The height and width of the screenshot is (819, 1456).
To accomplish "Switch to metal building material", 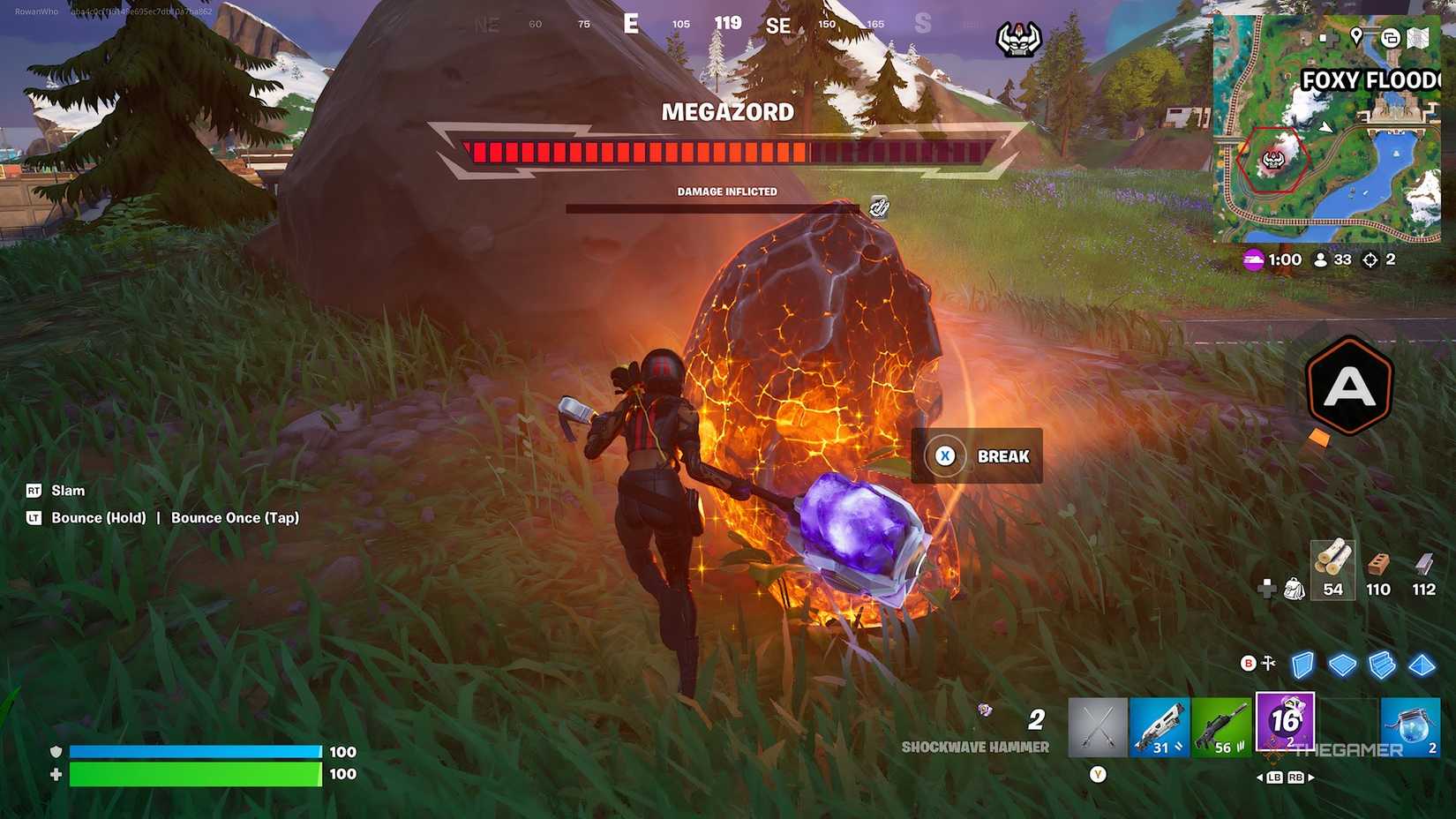I will tap(1423, 569).
